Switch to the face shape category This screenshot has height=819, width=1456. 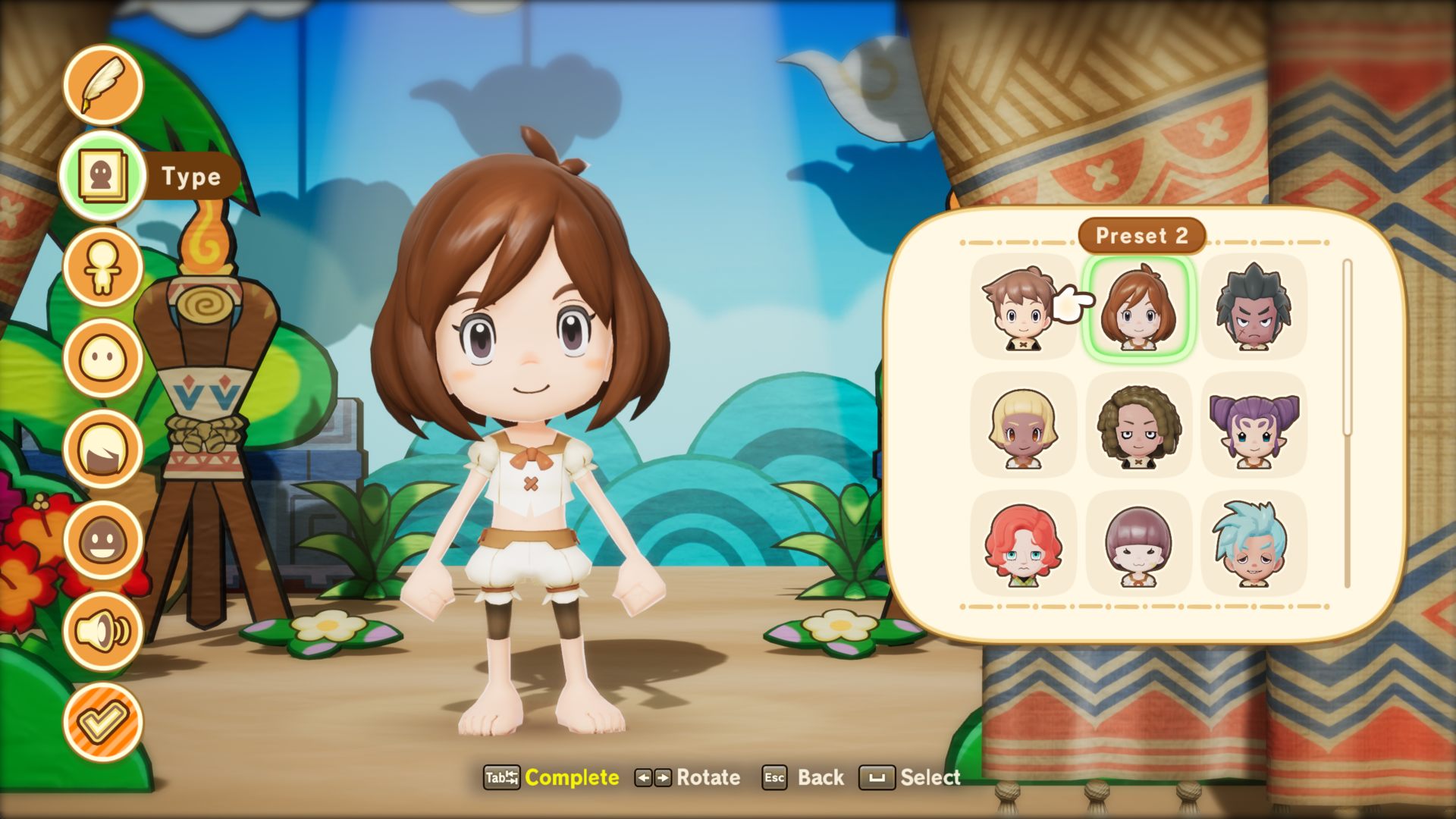(103, 358)
